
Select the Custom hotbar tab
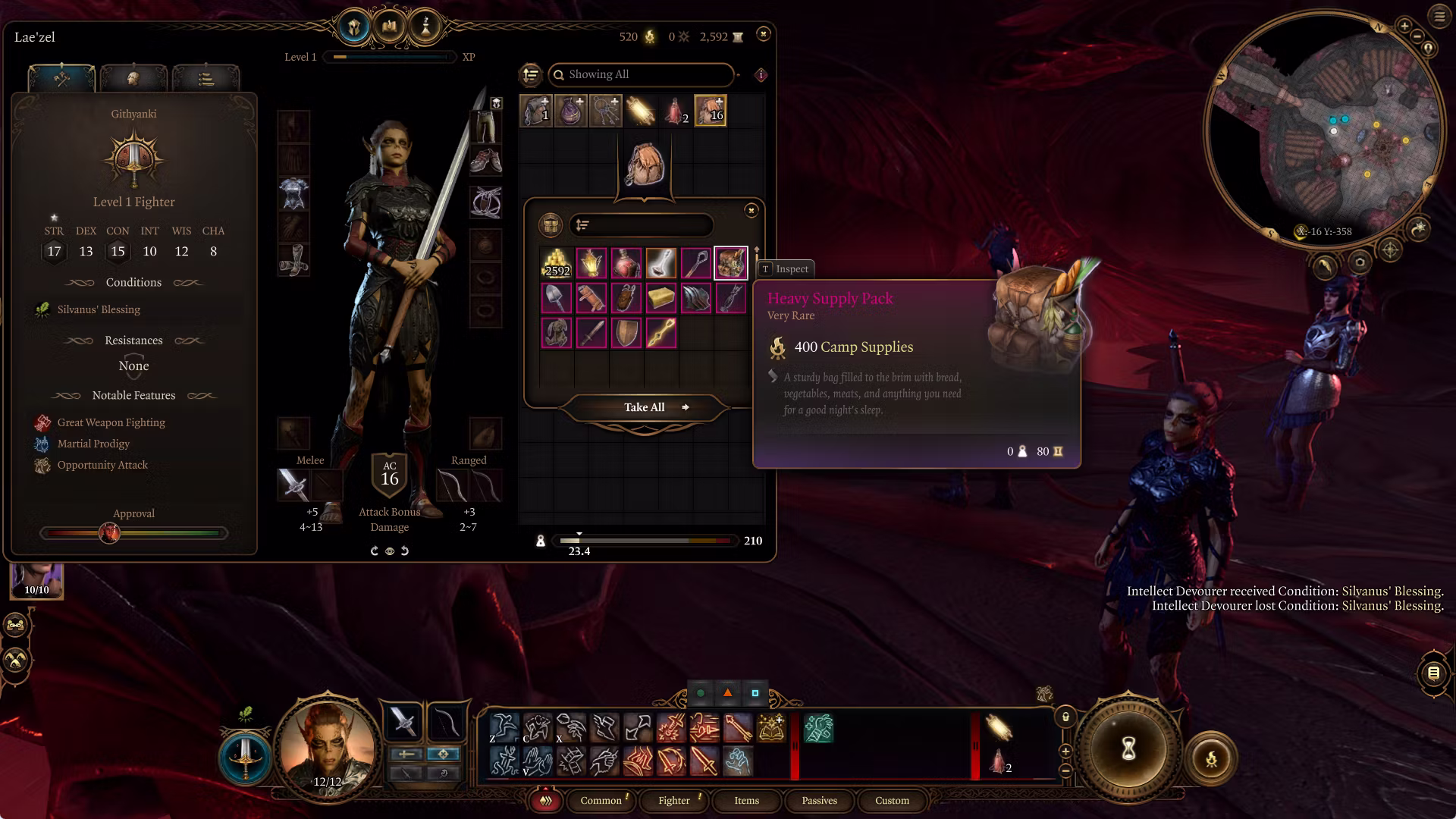click(892, 800)
